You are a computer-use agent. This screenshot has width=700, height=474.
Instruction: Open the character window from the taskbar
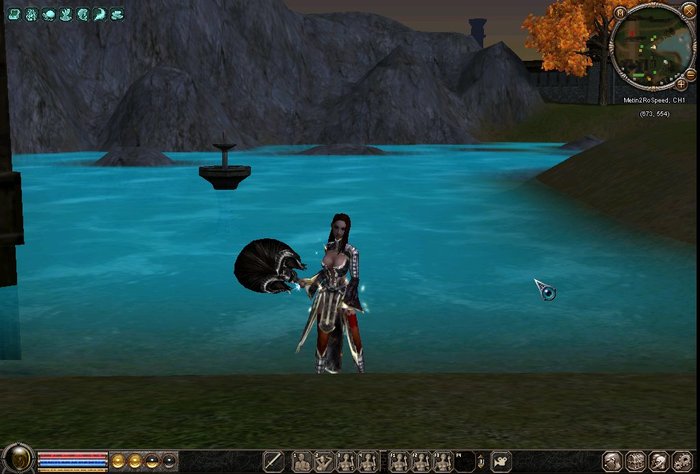(x=612, y=461)
